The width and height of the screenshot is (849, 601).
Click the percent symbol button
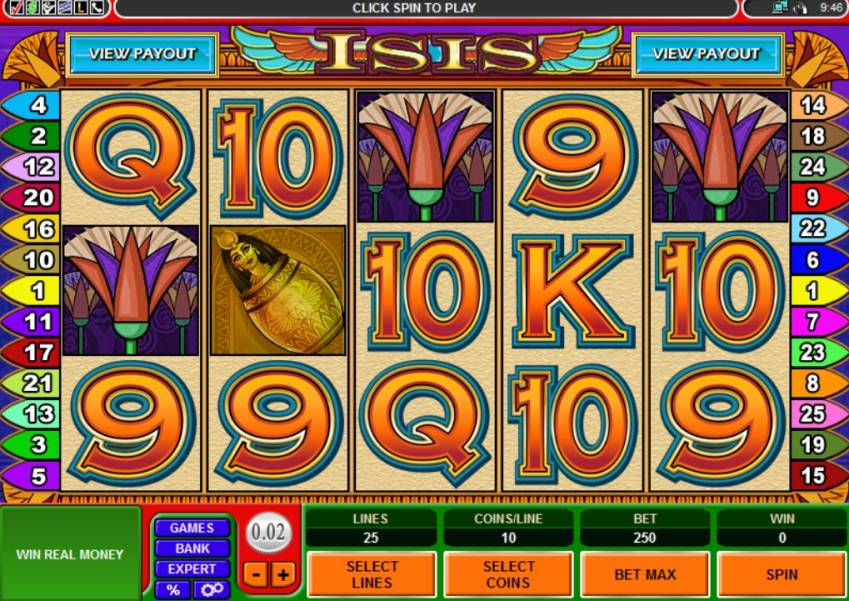point(173,589)
